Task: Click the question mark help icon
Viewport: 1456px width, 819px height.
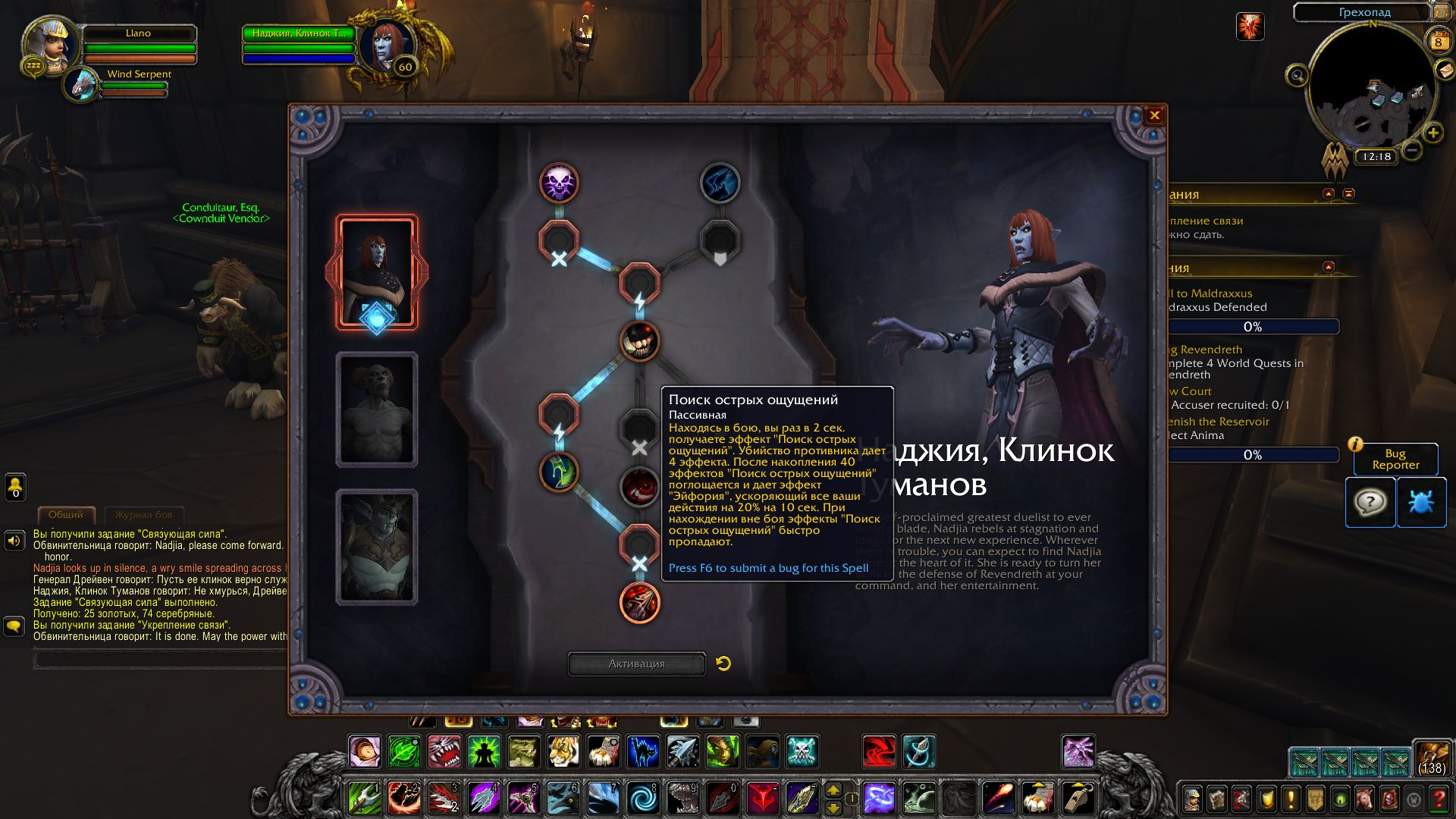Action: (1370, 501)
